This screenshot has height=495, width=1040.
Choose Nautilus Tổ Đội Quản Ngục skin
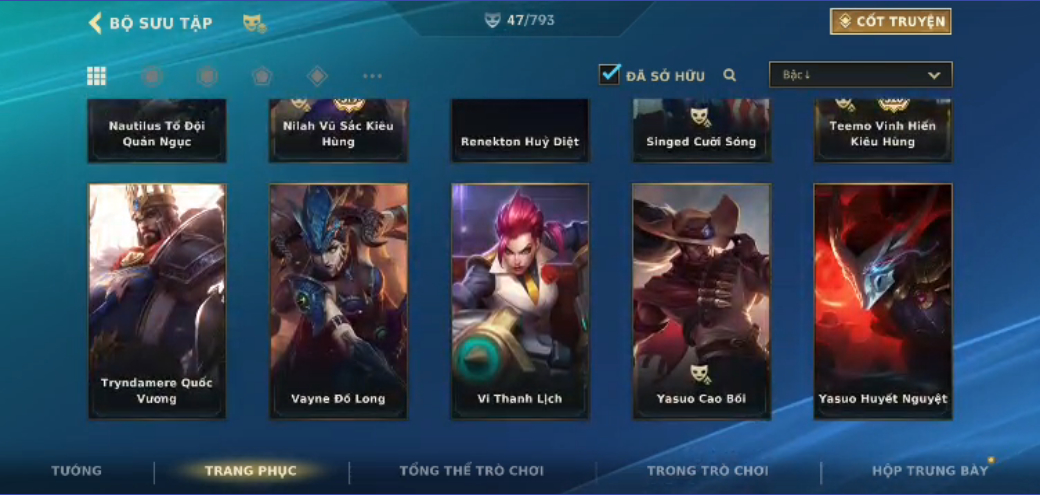pyautogui.click(x=157, y=131)
